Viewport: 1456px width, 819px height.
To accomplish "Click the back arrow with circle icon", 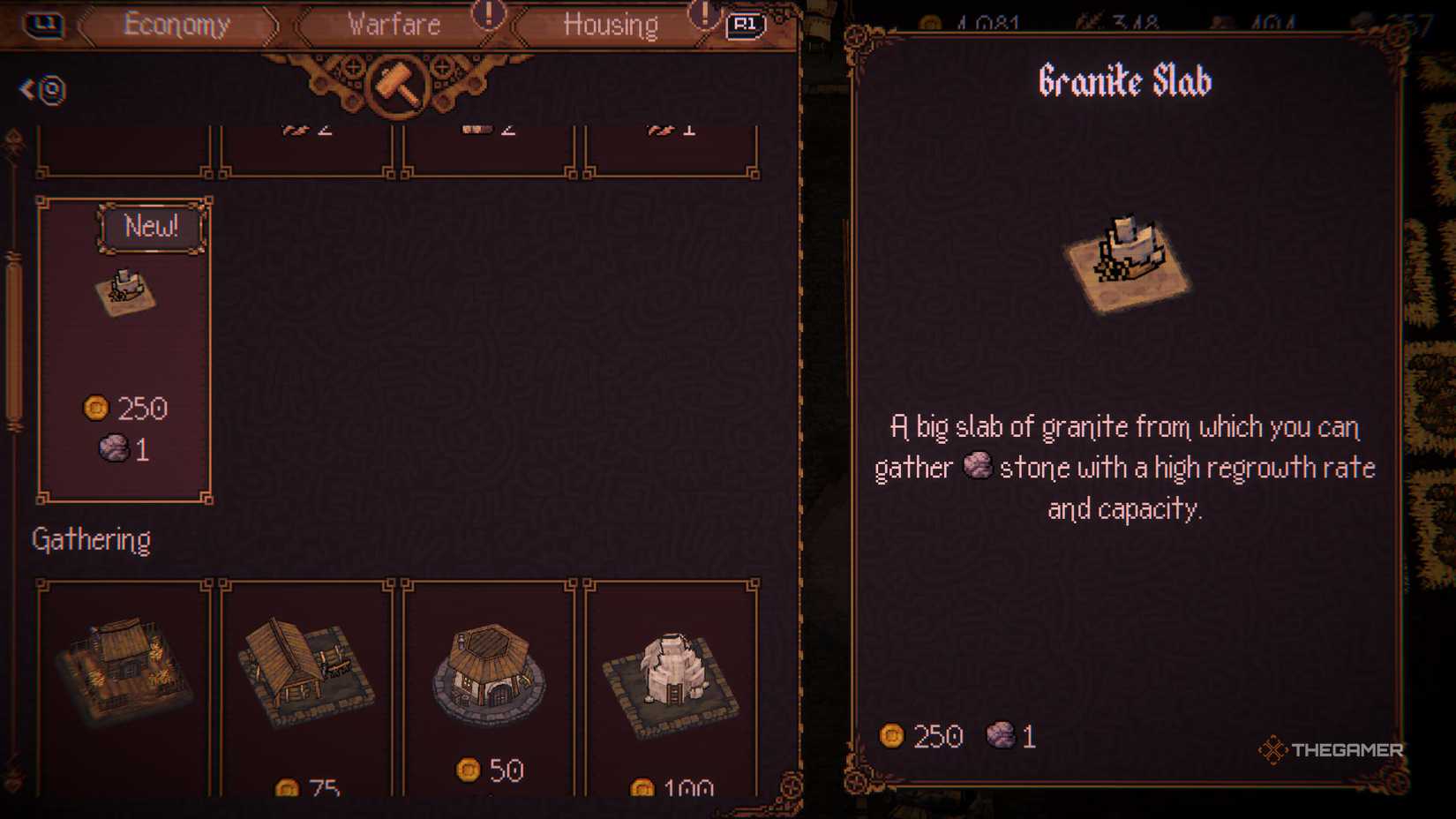I will (41, 90).
